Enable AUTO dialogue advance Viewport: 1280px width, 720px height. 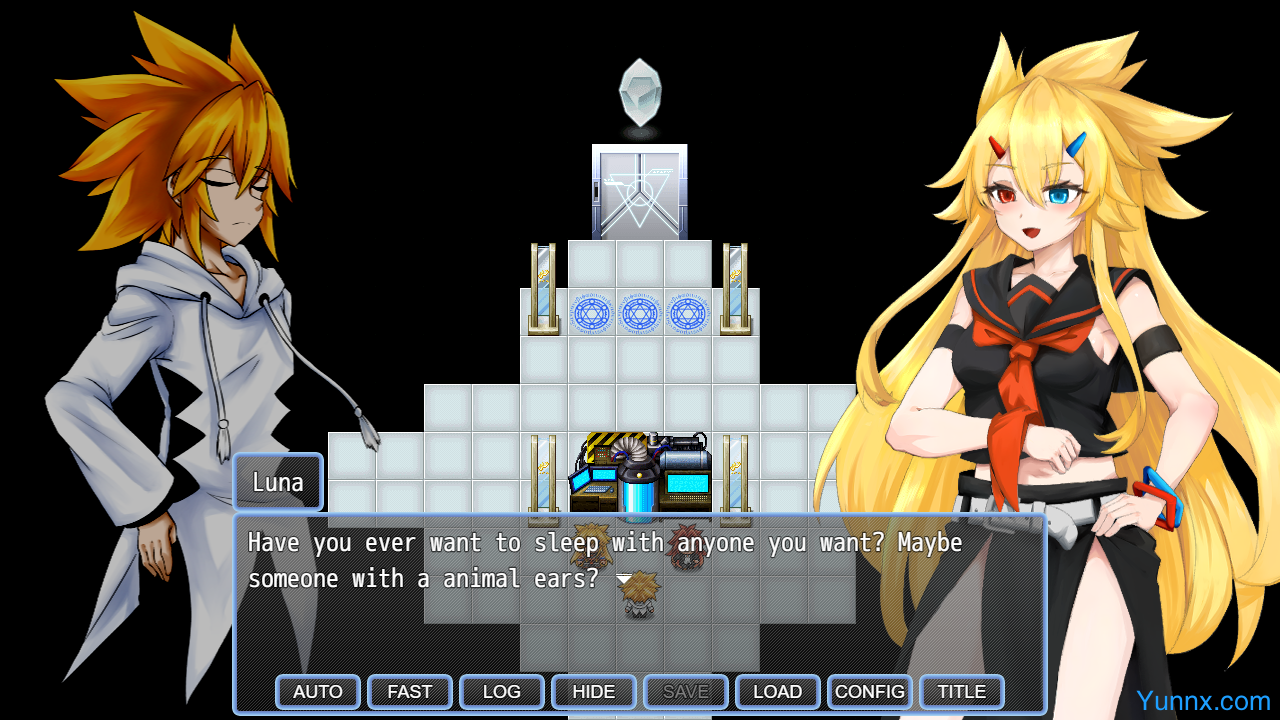[318, 692]
